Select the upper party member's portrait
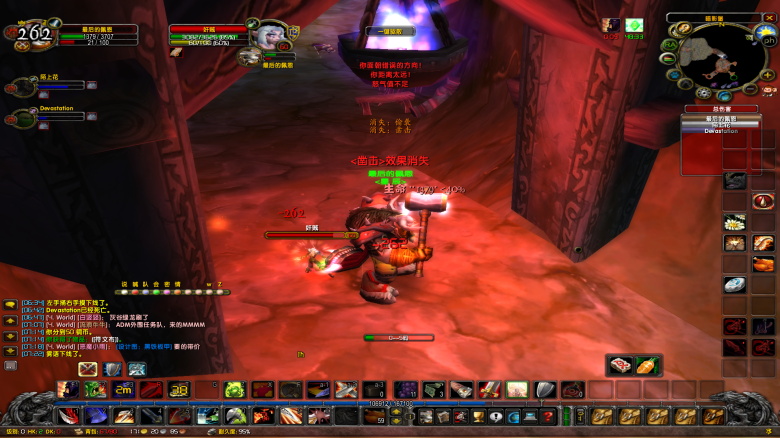The width and height of the screenshot is (780, 438). coord(22,86)
